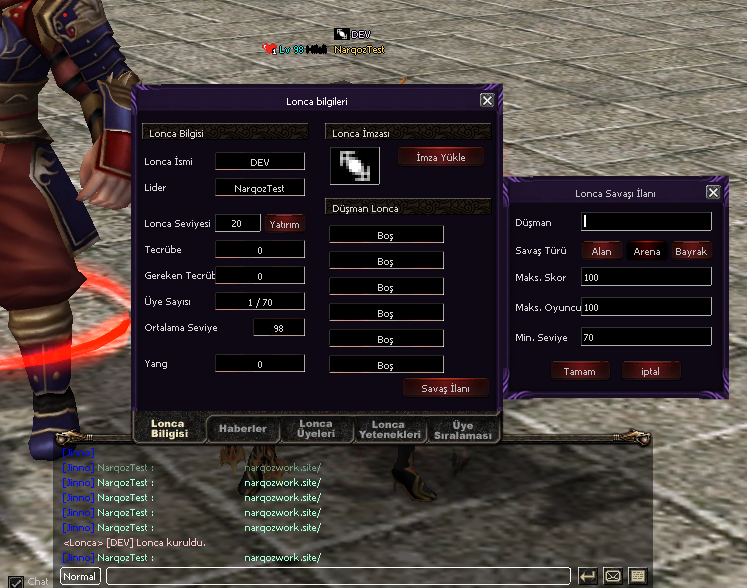The width and height of the screenshot is (747, 588).
Task: Choose the Arena war type
Action: (647, 251)
